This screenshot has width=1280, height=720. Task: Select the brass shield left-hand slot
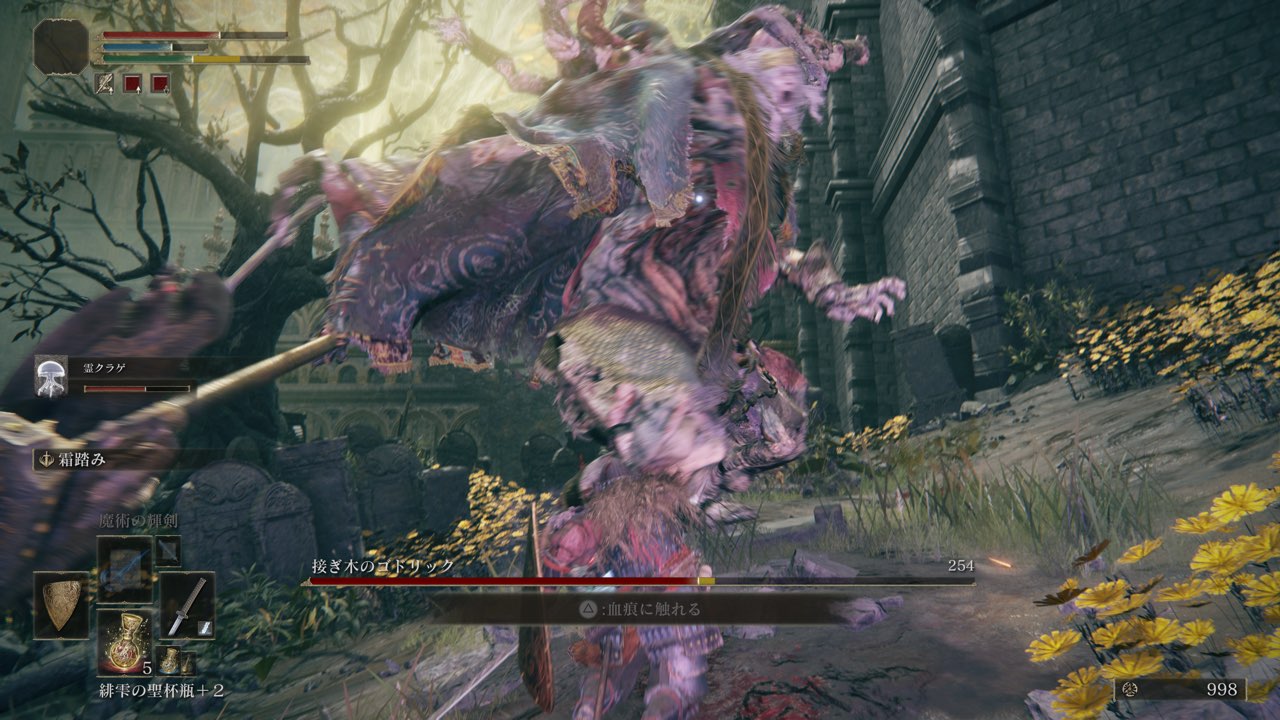[x=62, y=605]
